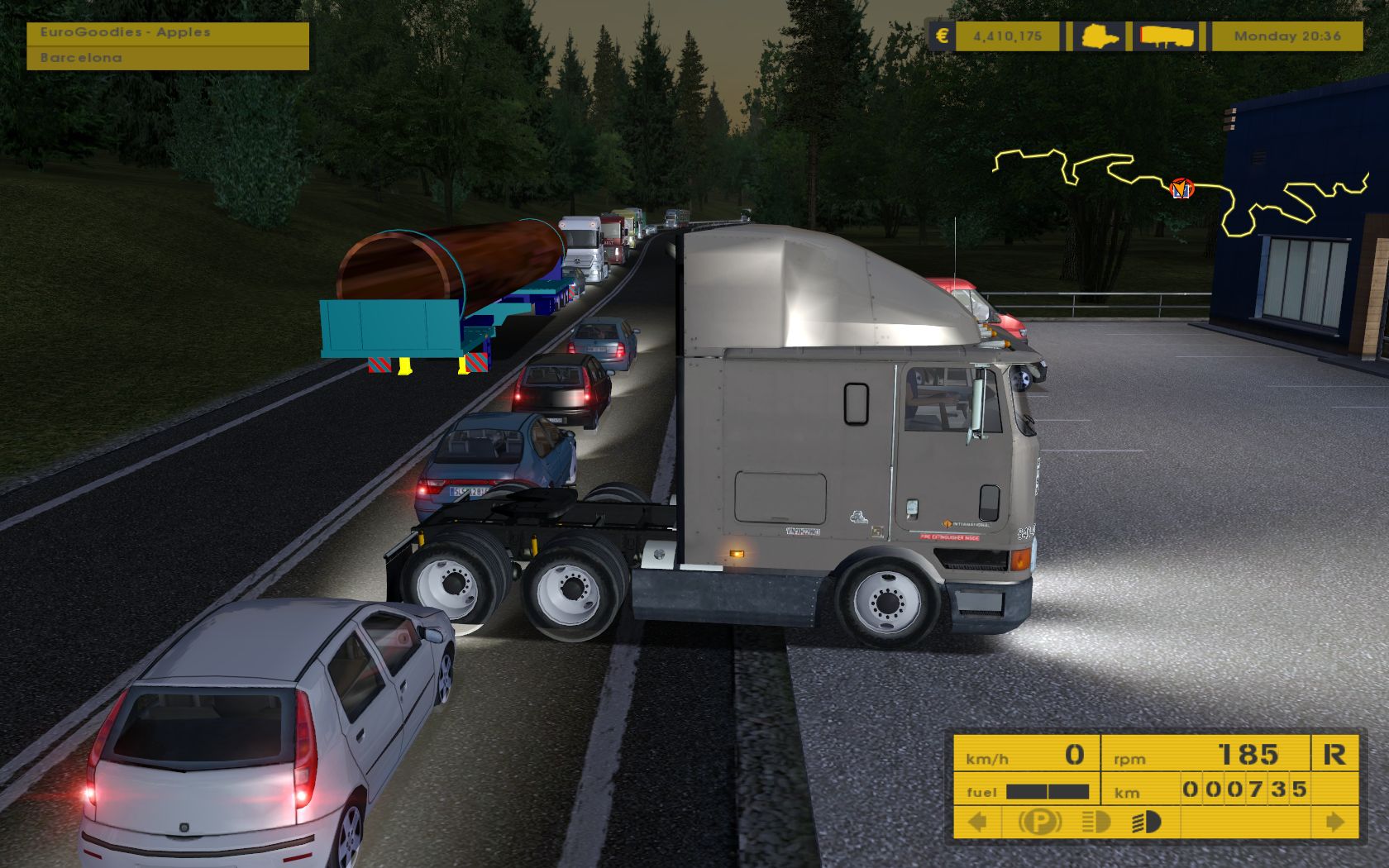The image size is (1389, 868).
Task: Toggle the dimmed low beam headlight icon
Action: pyautogui.click(x=1095, y=822)
